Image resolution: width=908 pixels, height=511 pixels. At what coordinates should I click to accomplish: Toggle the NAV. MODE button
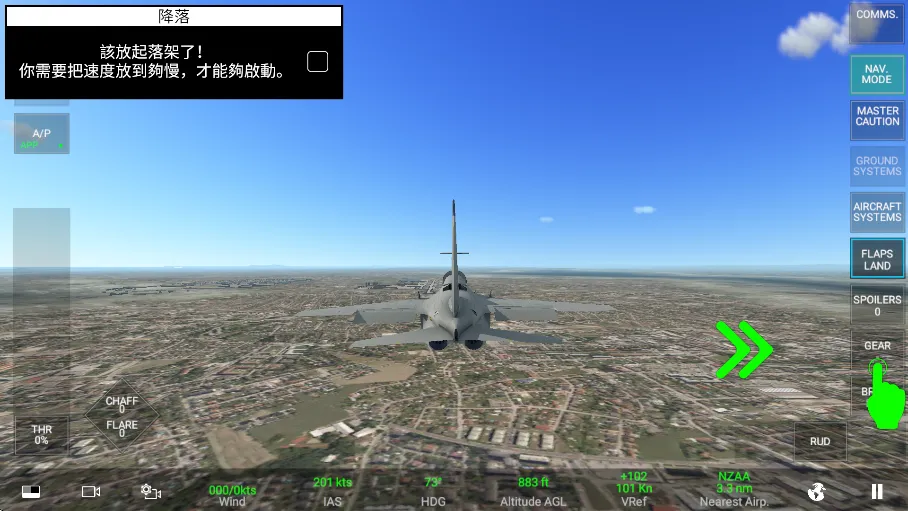pos(877,74)
